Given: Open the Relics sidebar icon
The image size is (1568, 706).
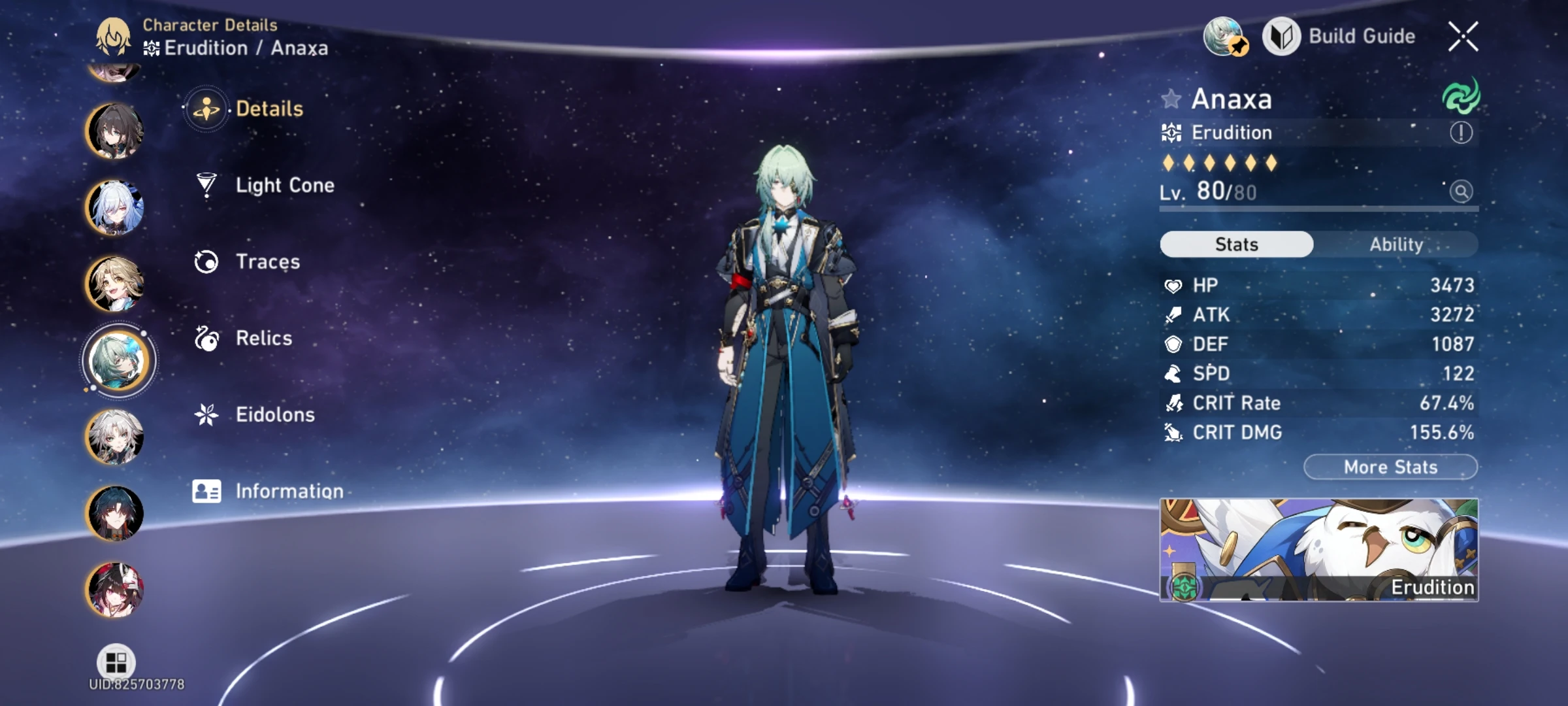Looking at the screenshot, I should click(x=206, y=338).
